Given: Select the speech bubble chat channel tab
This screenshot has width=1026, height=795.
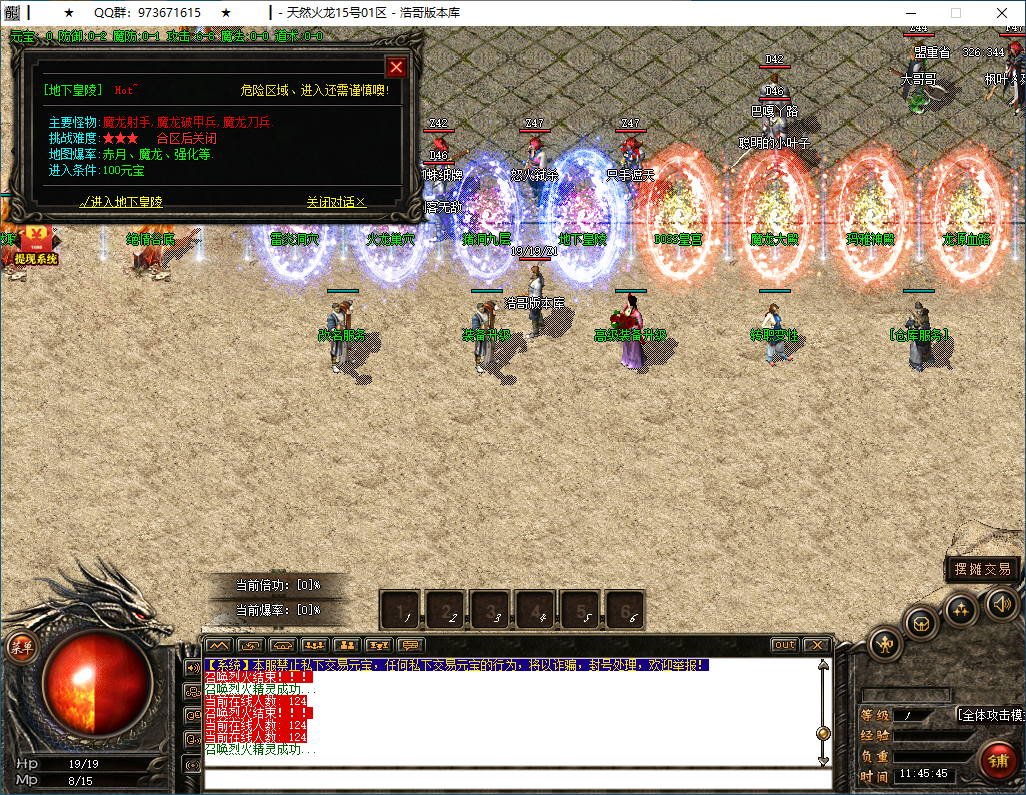Looking at the screenshot, I should (x=410, y=645).
